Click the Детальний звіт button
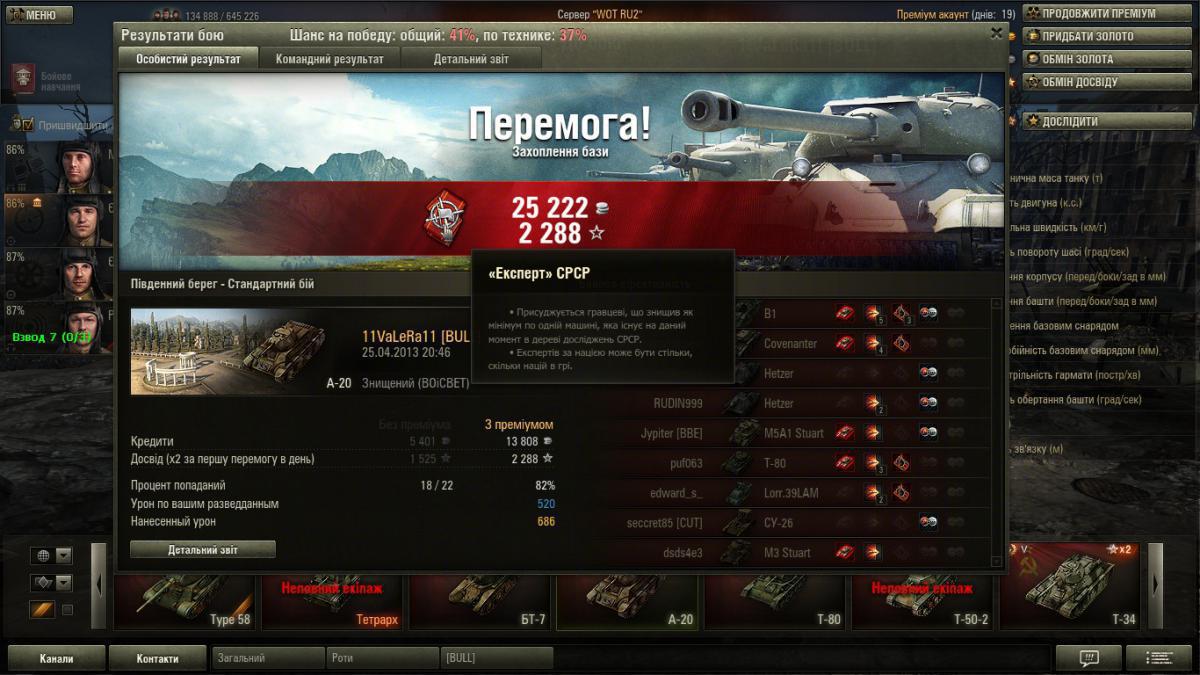1200x675 pixels. pos(203,549)
